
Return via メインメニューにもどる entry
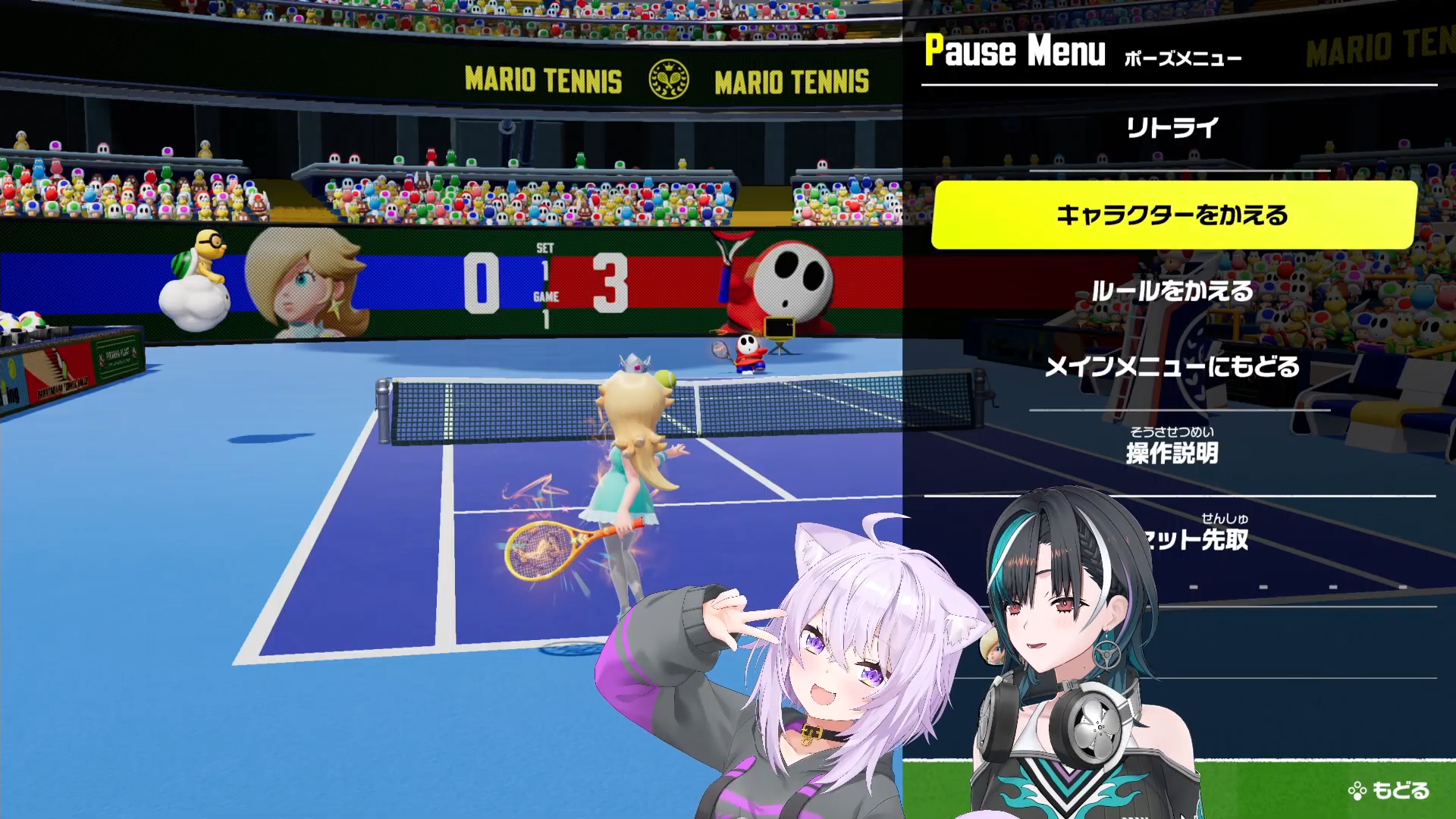1172,367
